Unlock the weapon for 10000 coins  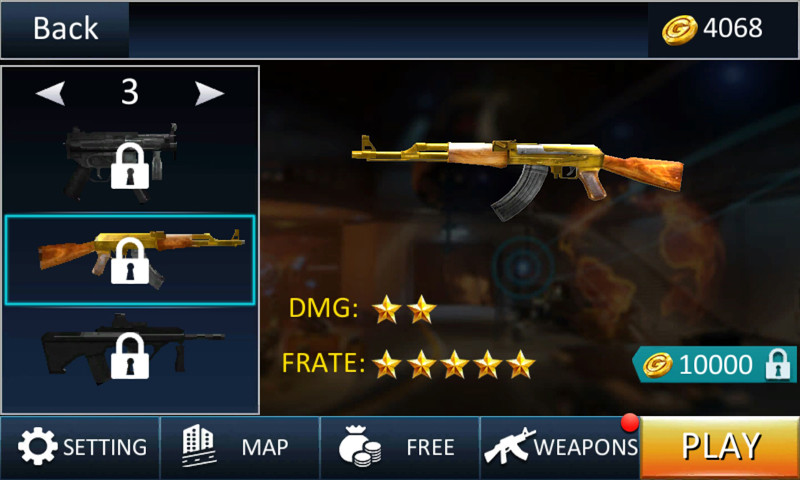714,365
